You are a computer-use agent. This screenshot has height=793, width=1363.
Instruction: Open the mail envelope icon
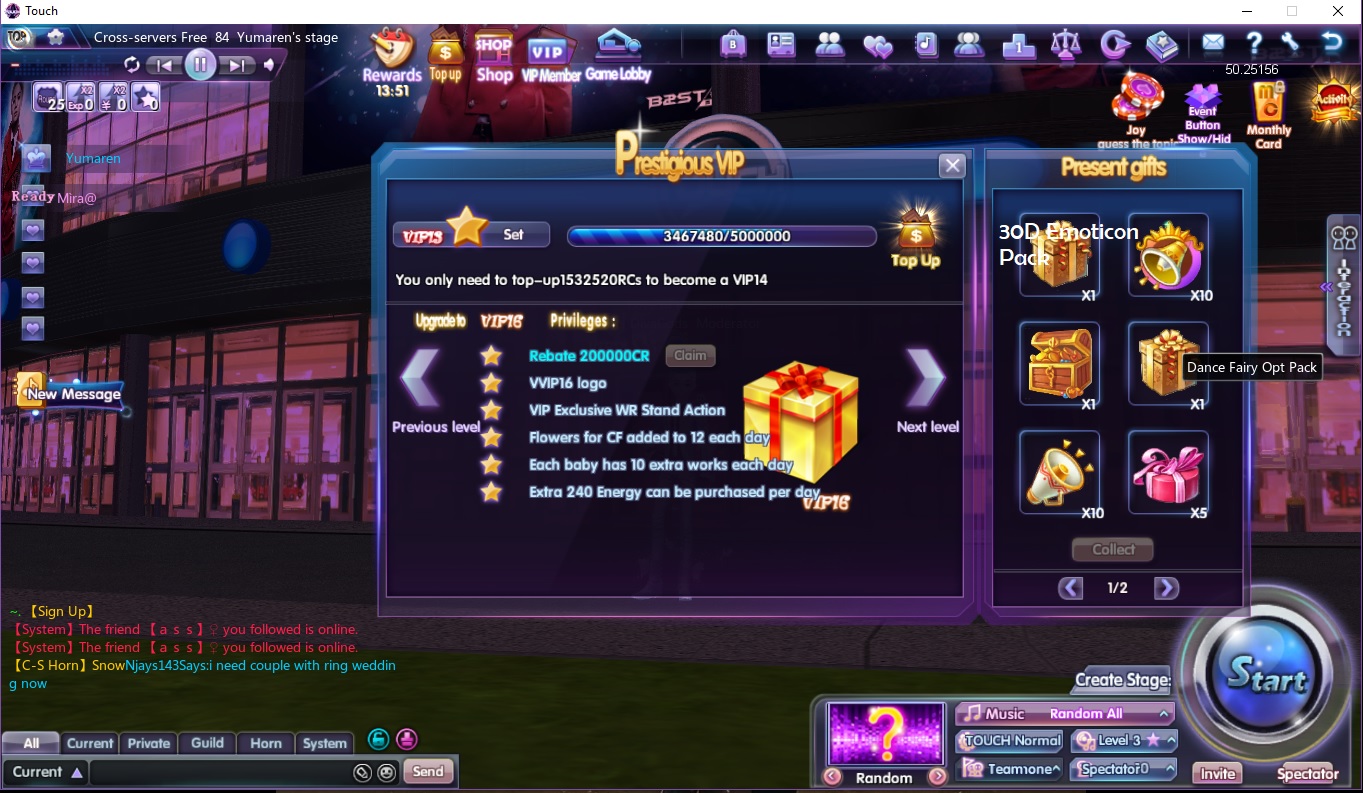point(1213,45)
